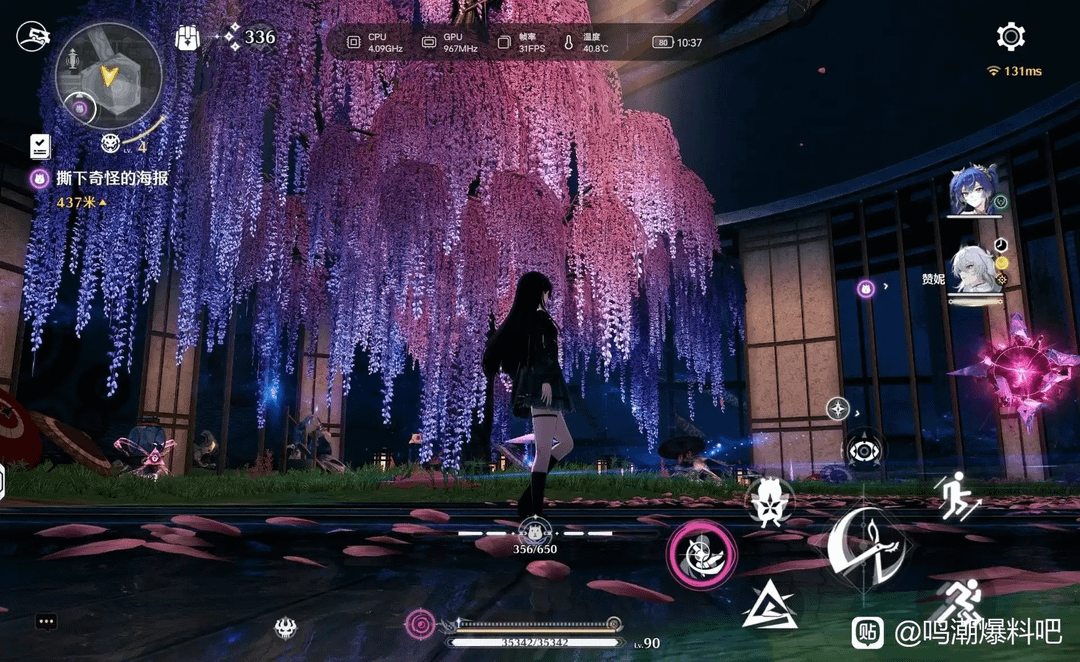Activate the eye-shaped lock-on button
The width and height of the screenshot is (1080, 662).
coord(863,450)
